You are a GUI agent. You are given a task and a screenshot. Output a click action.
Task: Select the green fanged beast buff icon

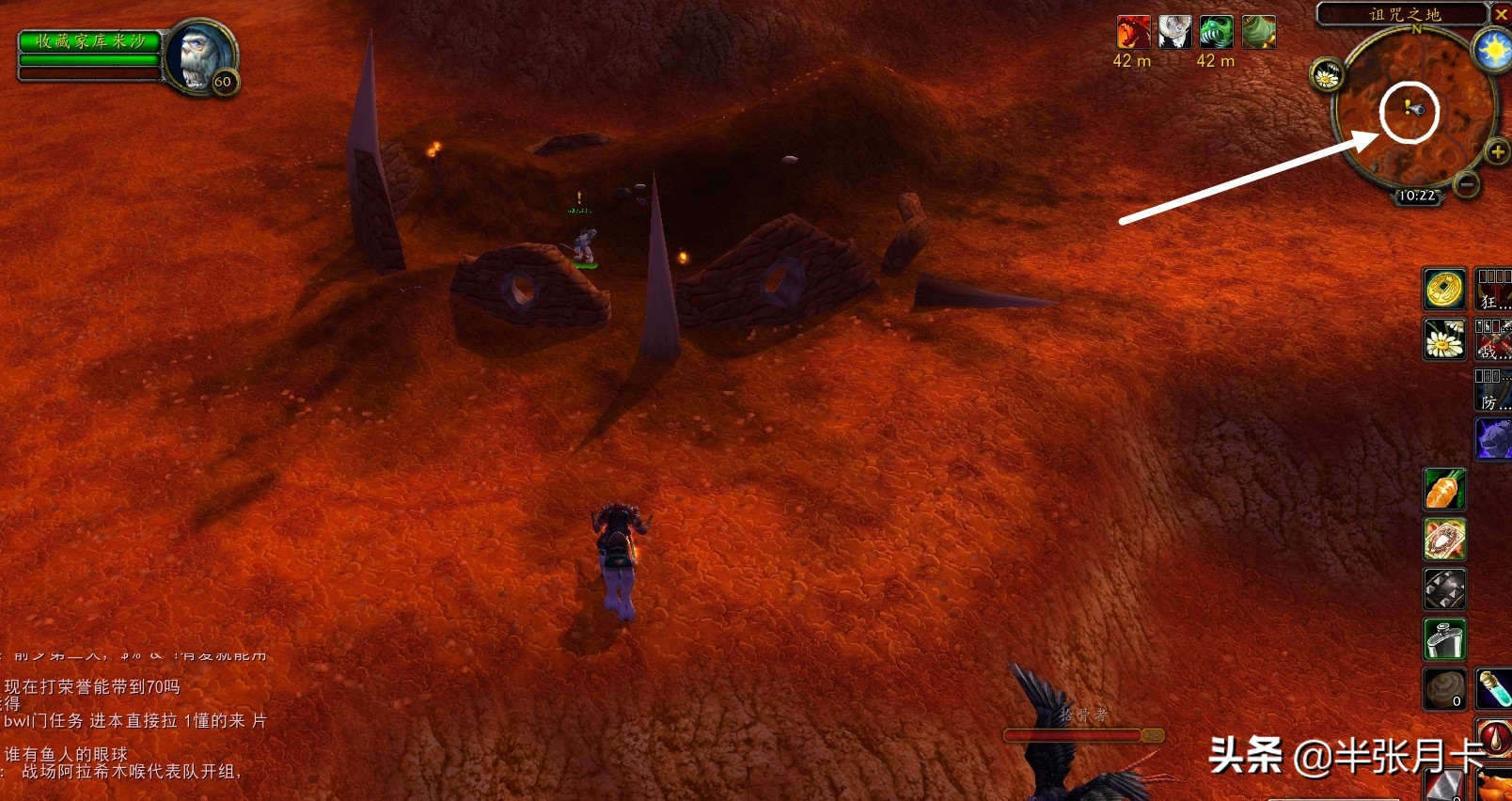click(x=1216, y=33)
